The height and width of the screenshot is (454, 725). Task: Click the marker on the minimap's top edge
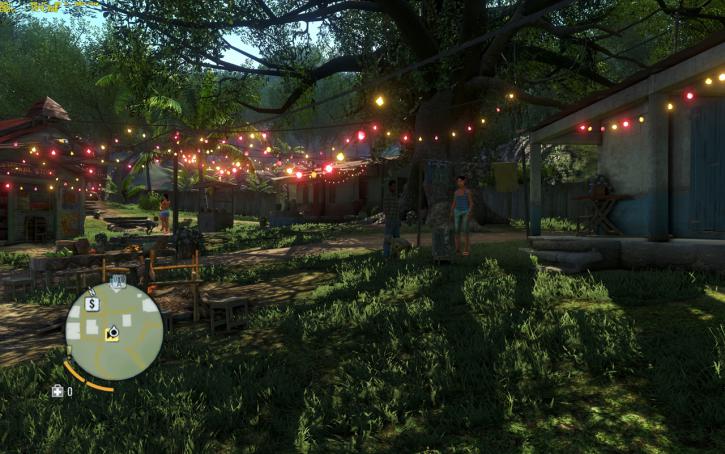[118, 282]
